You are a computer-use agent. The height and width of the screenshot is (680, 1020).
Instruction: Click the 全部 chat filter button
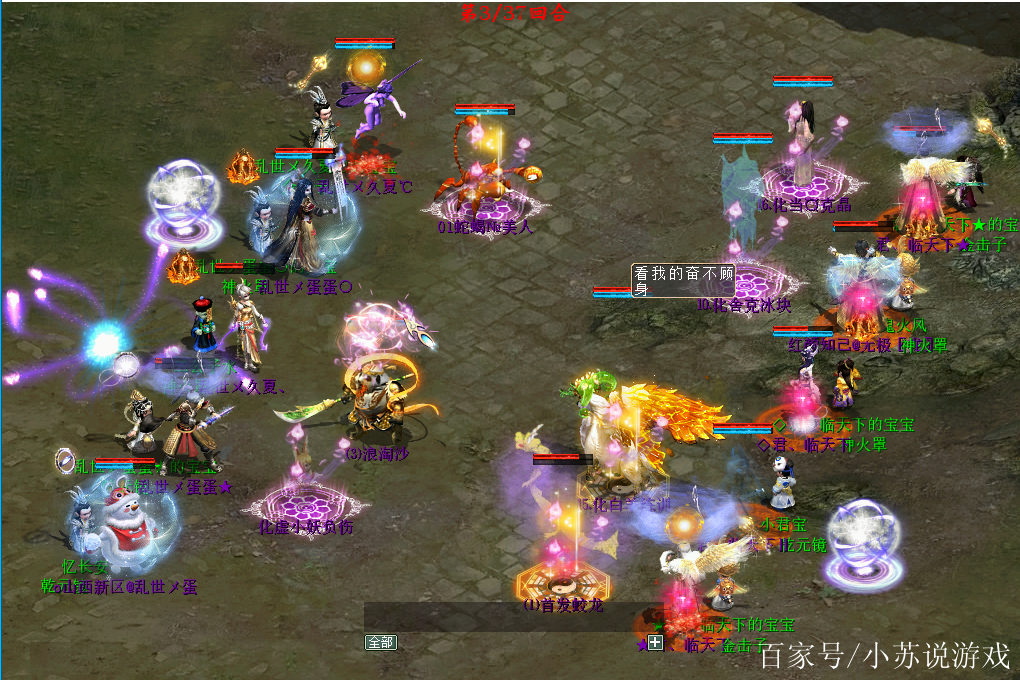(x=381, y=642)
